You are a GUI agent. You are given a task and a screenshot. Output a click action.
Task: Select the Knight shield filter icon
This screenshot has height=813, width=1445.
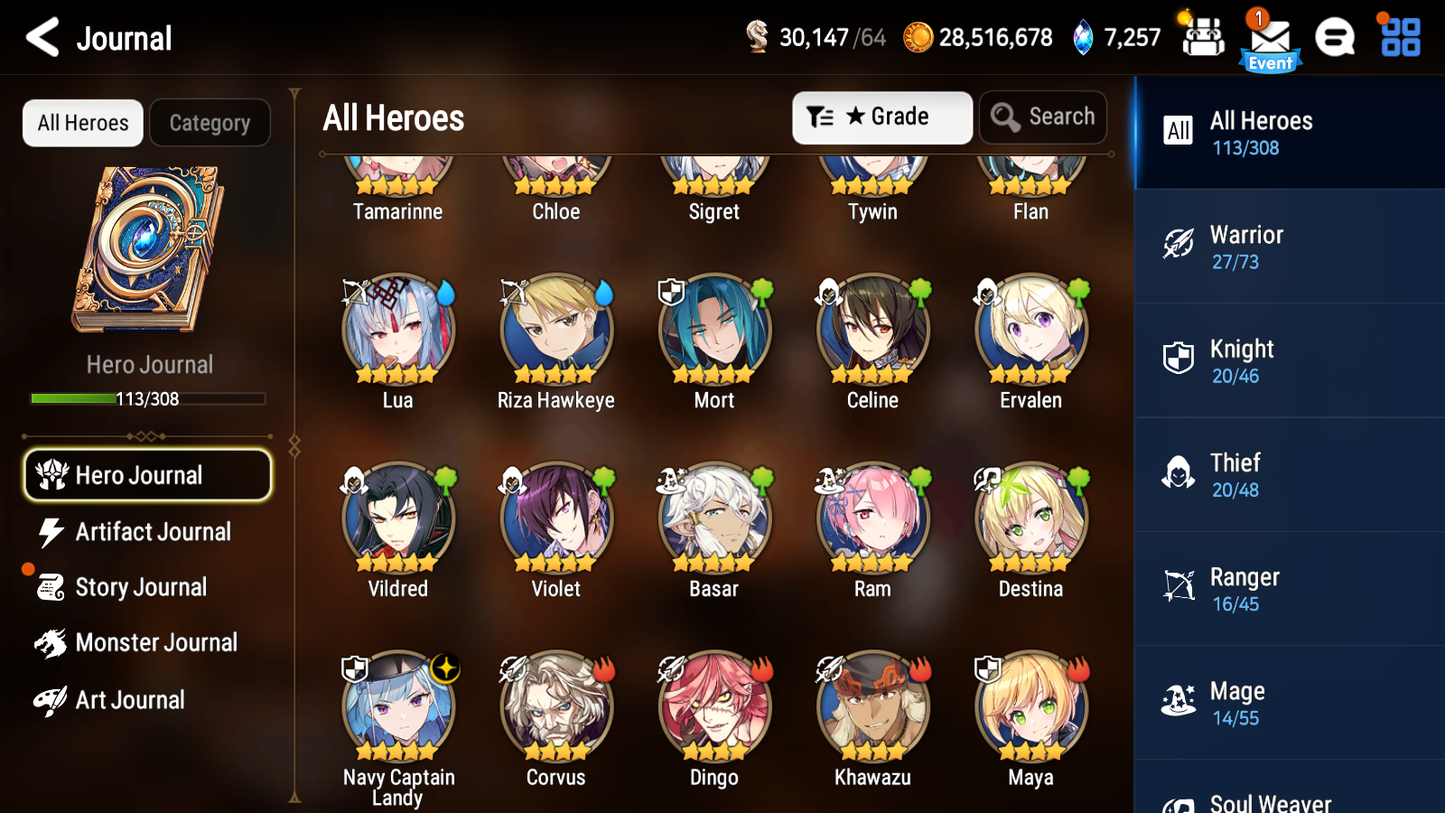click(1179, 358)
